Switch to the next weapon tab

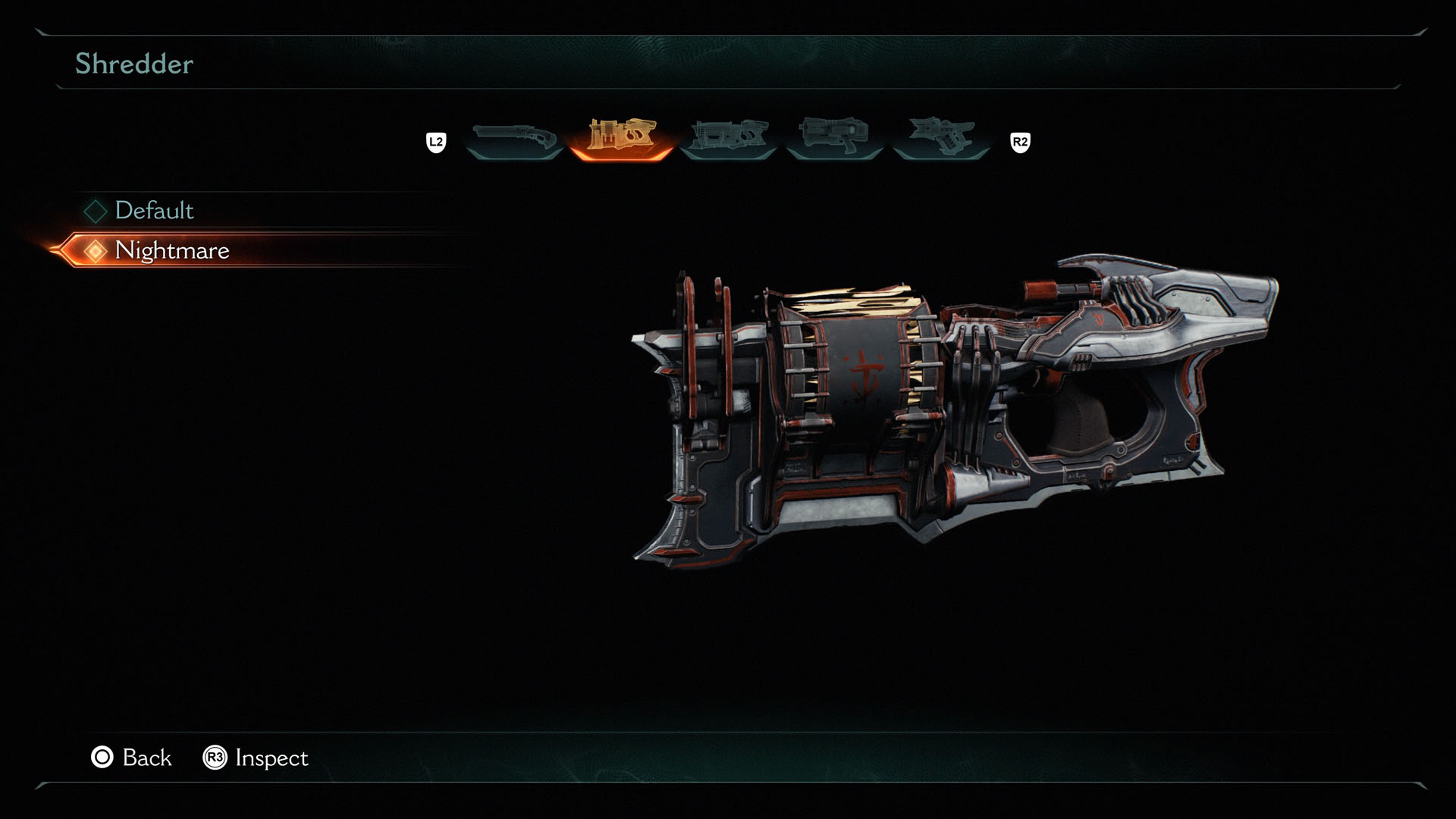(x=1019, y=140)
